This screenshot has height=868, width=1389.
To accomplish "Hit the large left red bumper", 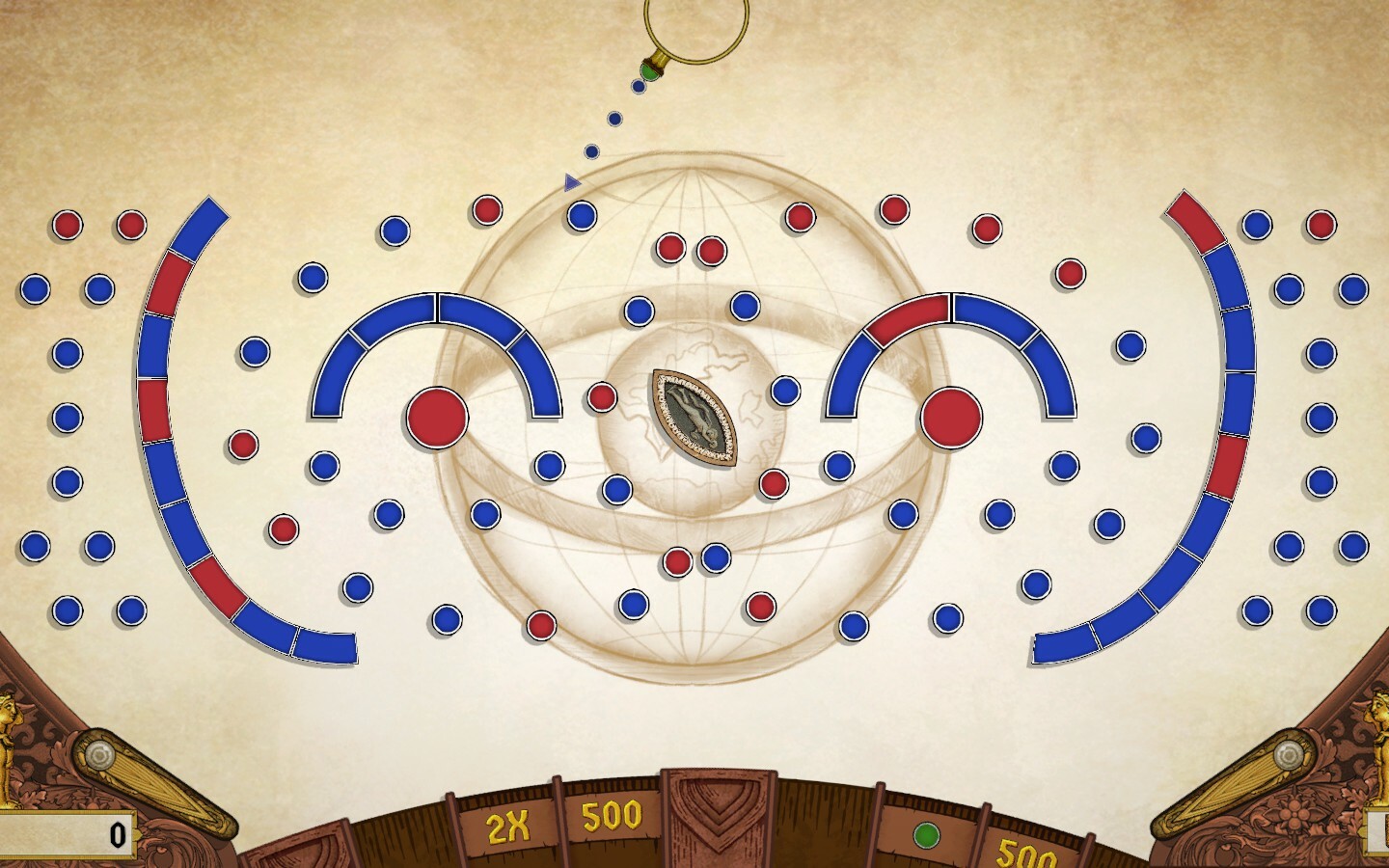I will click(439, 417).
